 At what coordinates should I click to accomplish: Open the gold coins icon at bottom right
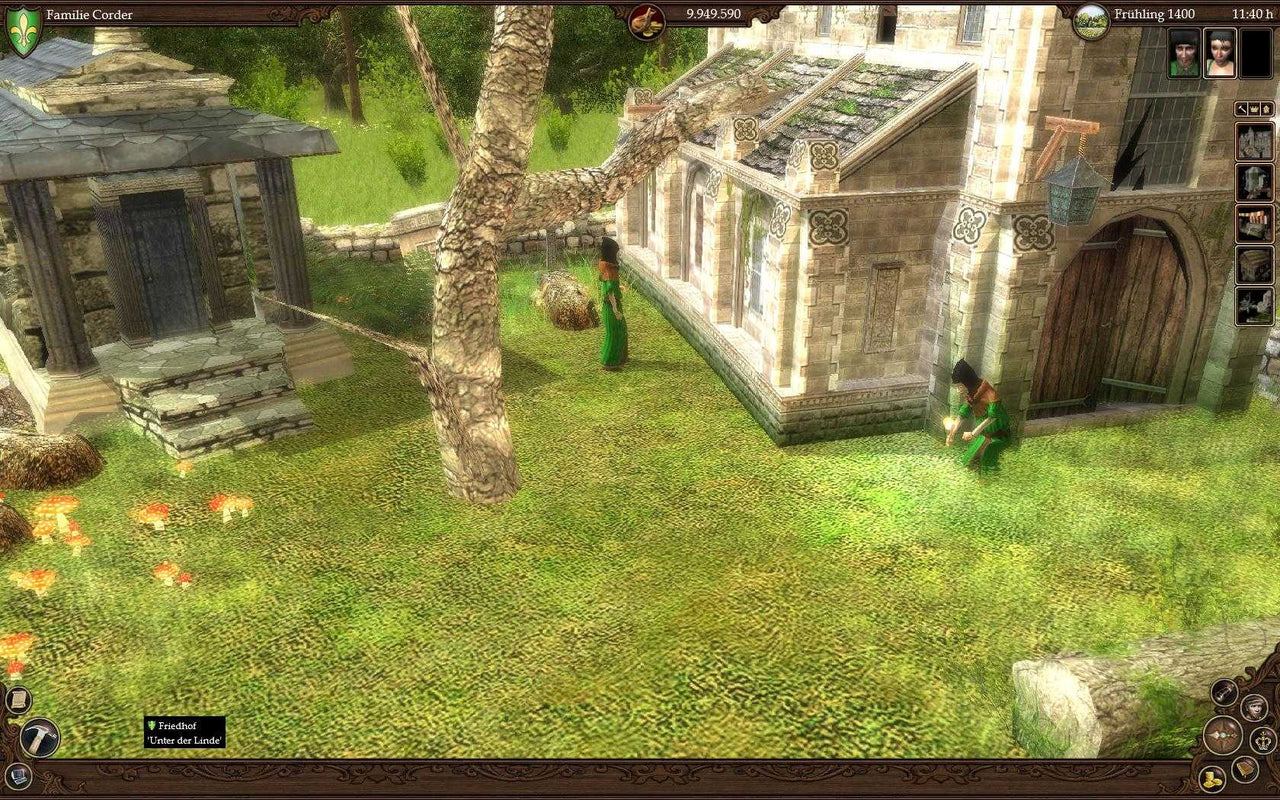(1212, 778)
